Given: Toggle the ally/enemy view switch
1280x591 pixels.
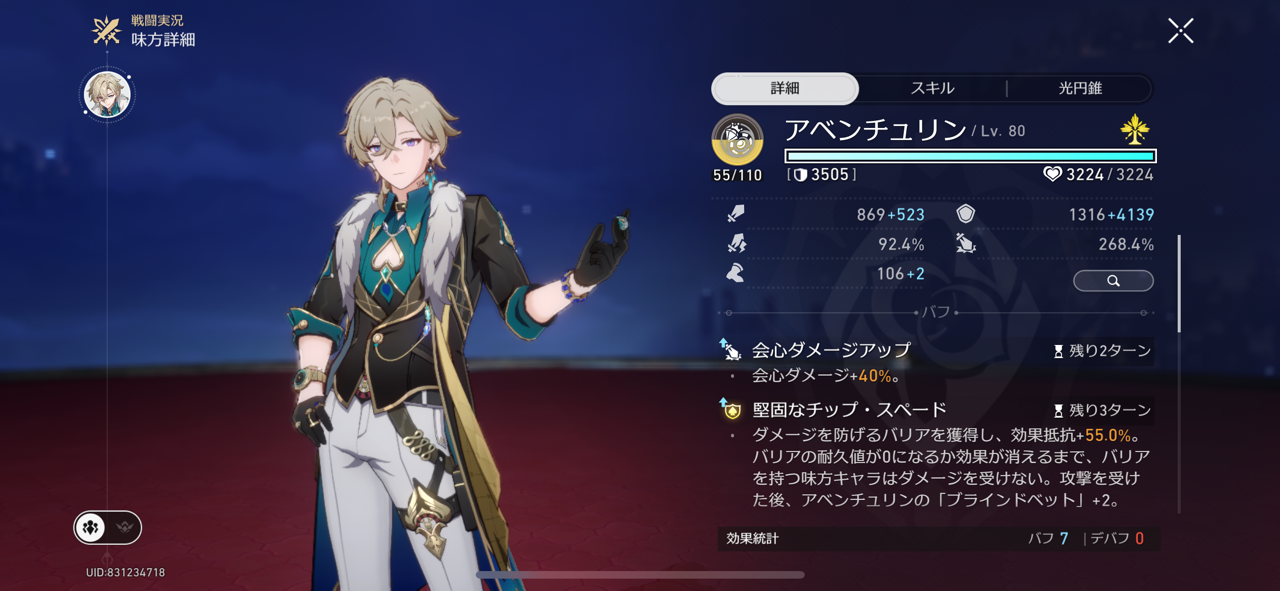Looking at the screenshot, I should pyautogui.click(x=108, y=527).
